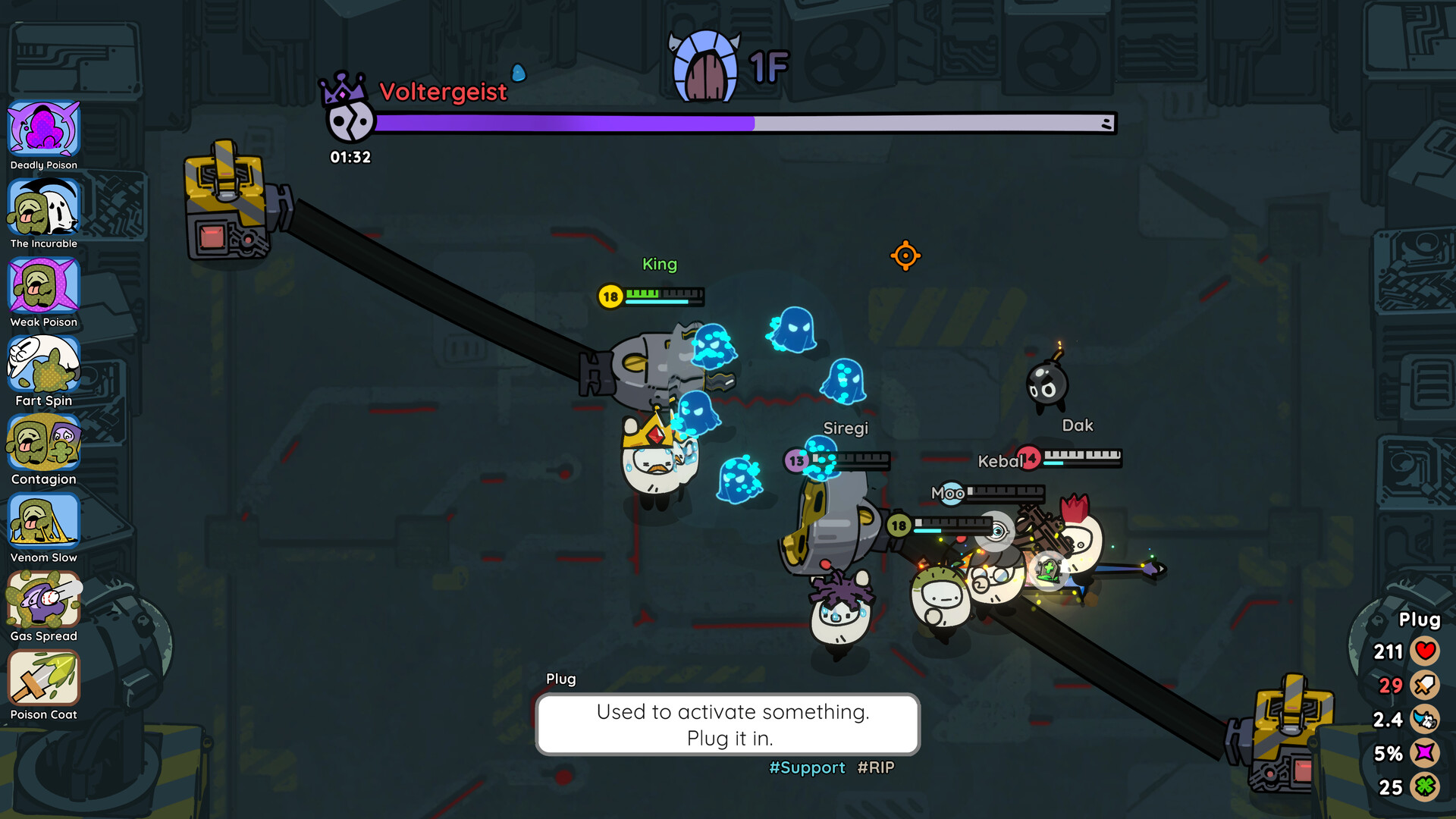Choose the Poison Coat skill icon
Image resolution: width=1456 pixels, height=819 pixels.
click(x=43, y=679)
